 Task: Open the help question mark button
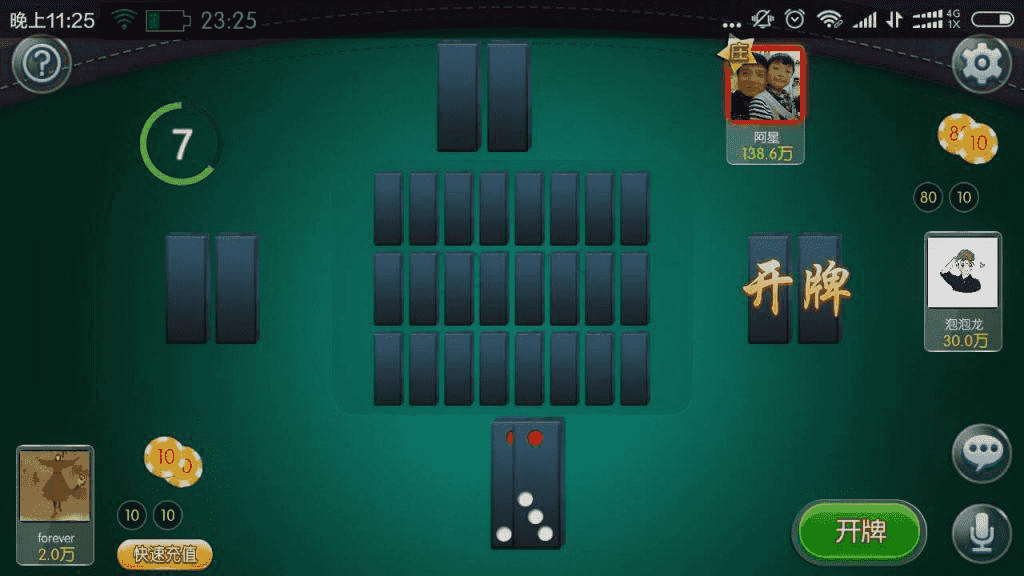[41, 66]
